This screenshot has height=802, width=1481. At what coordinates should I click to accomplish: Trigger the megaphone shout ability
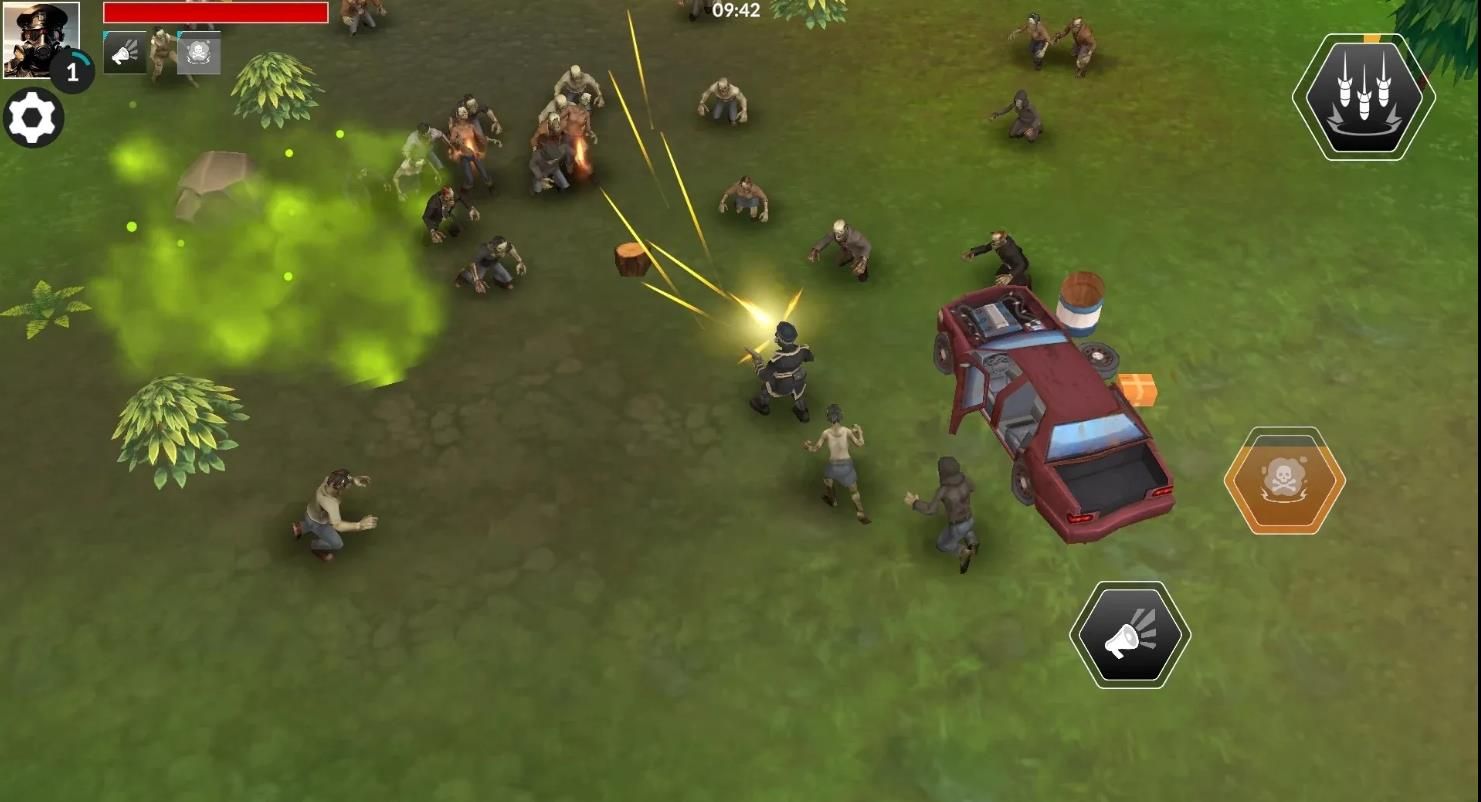[x=1130, y=635]
